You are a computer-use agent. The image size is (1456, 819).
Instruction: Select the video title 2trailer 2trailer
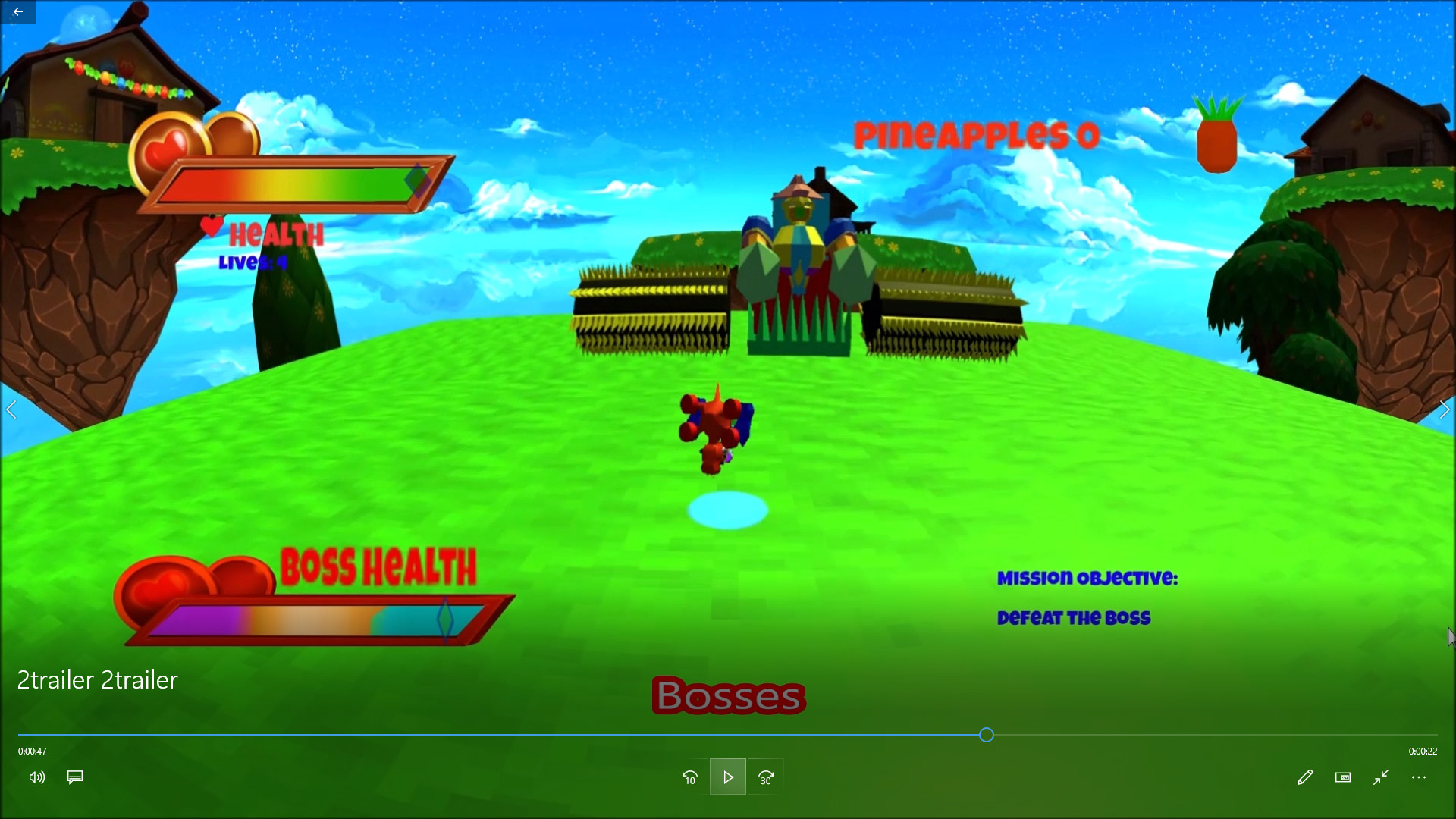(96, 680)
